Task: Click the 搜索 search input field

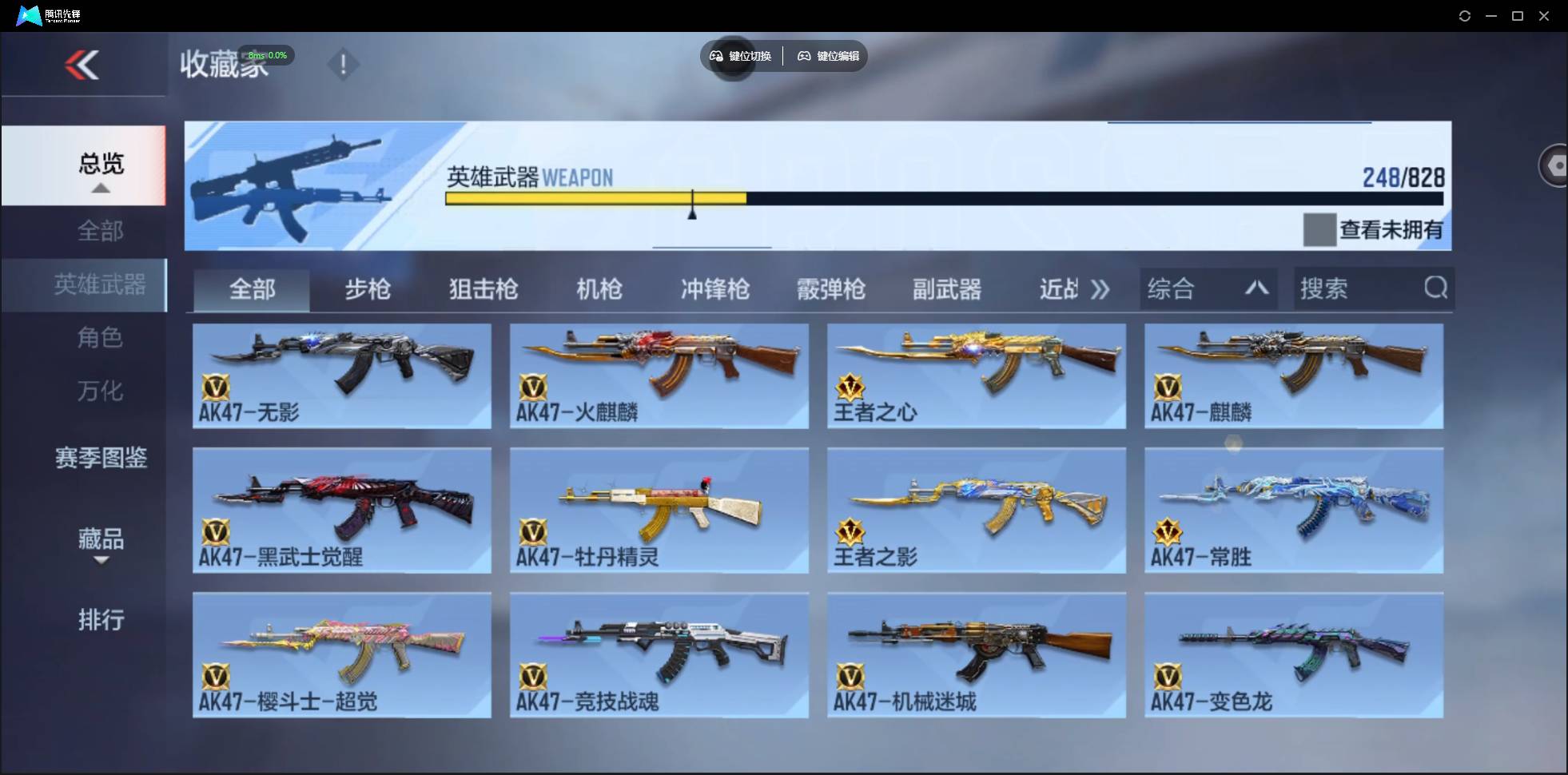Action: tap(1351, 288)
